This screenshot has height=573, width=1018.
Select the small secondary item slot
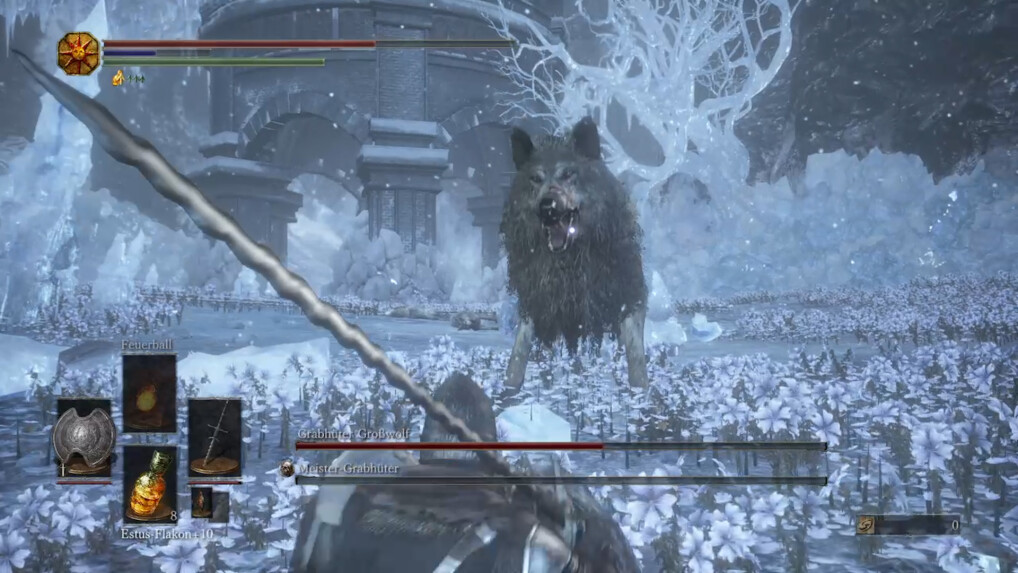(x=202, y=502)
